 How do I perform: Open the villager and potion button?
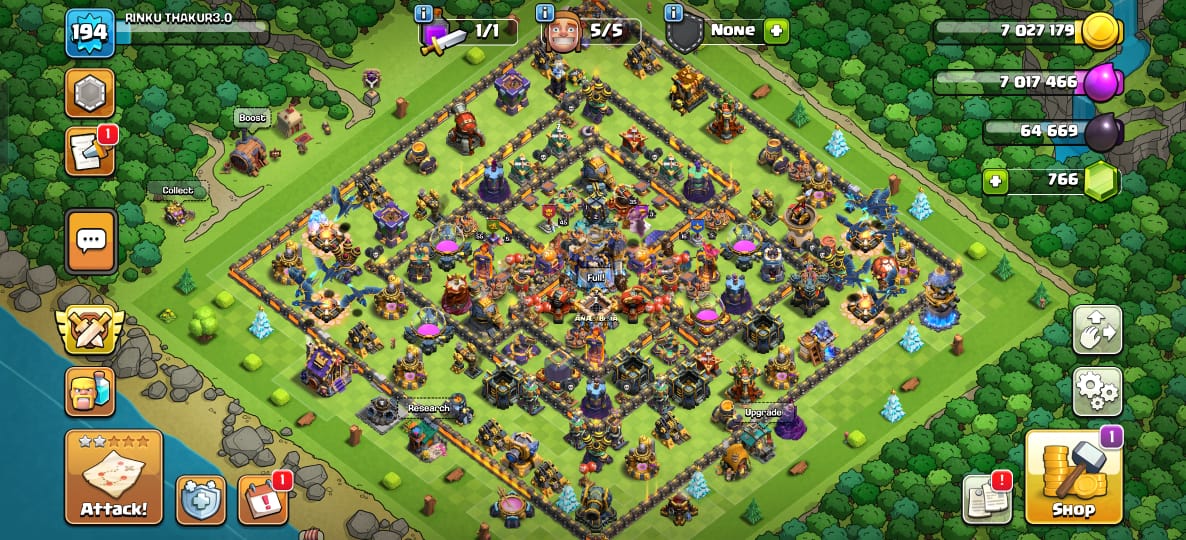90,391
